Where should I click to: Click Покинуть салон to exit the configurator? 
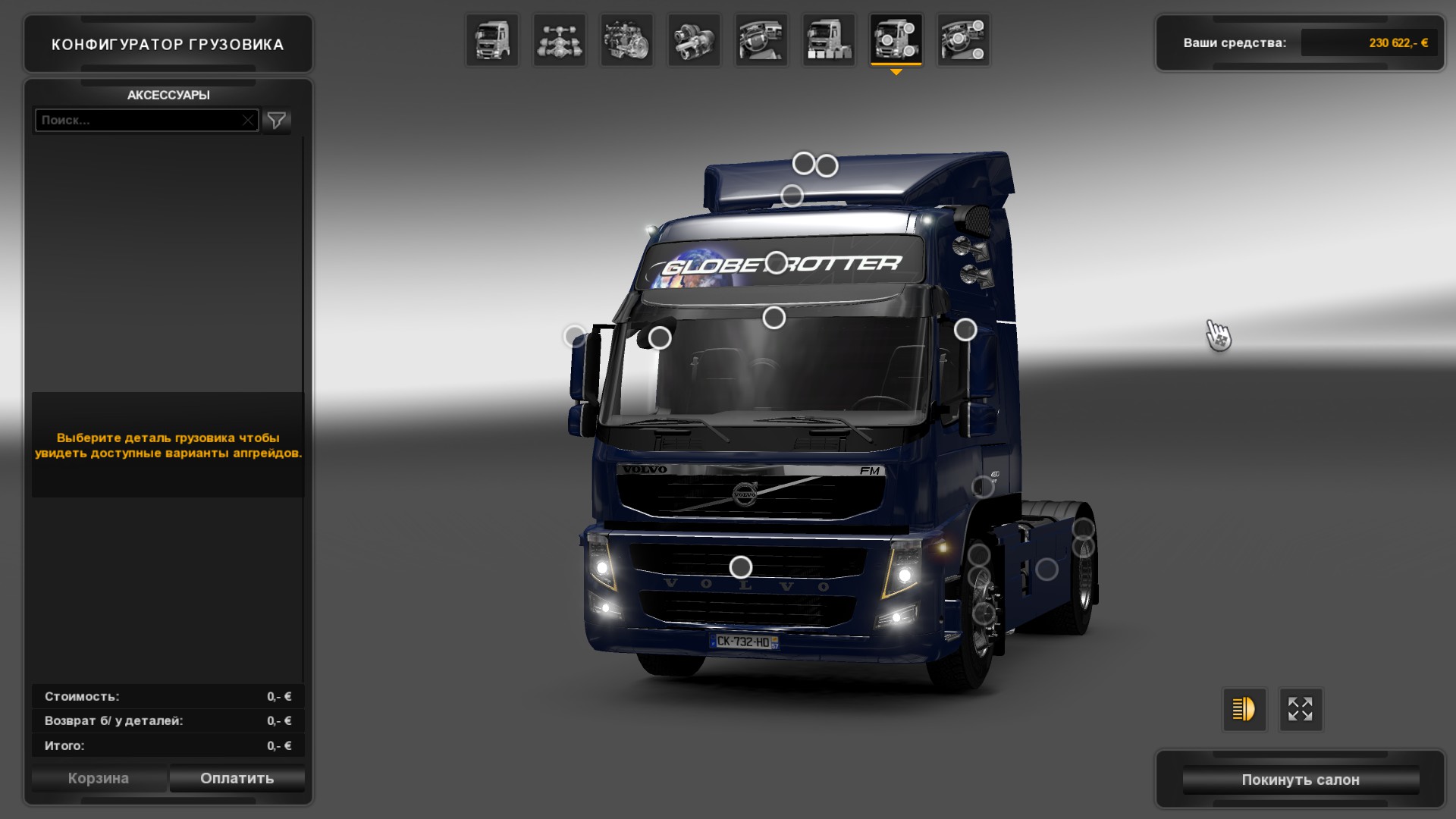[1301, 780]
